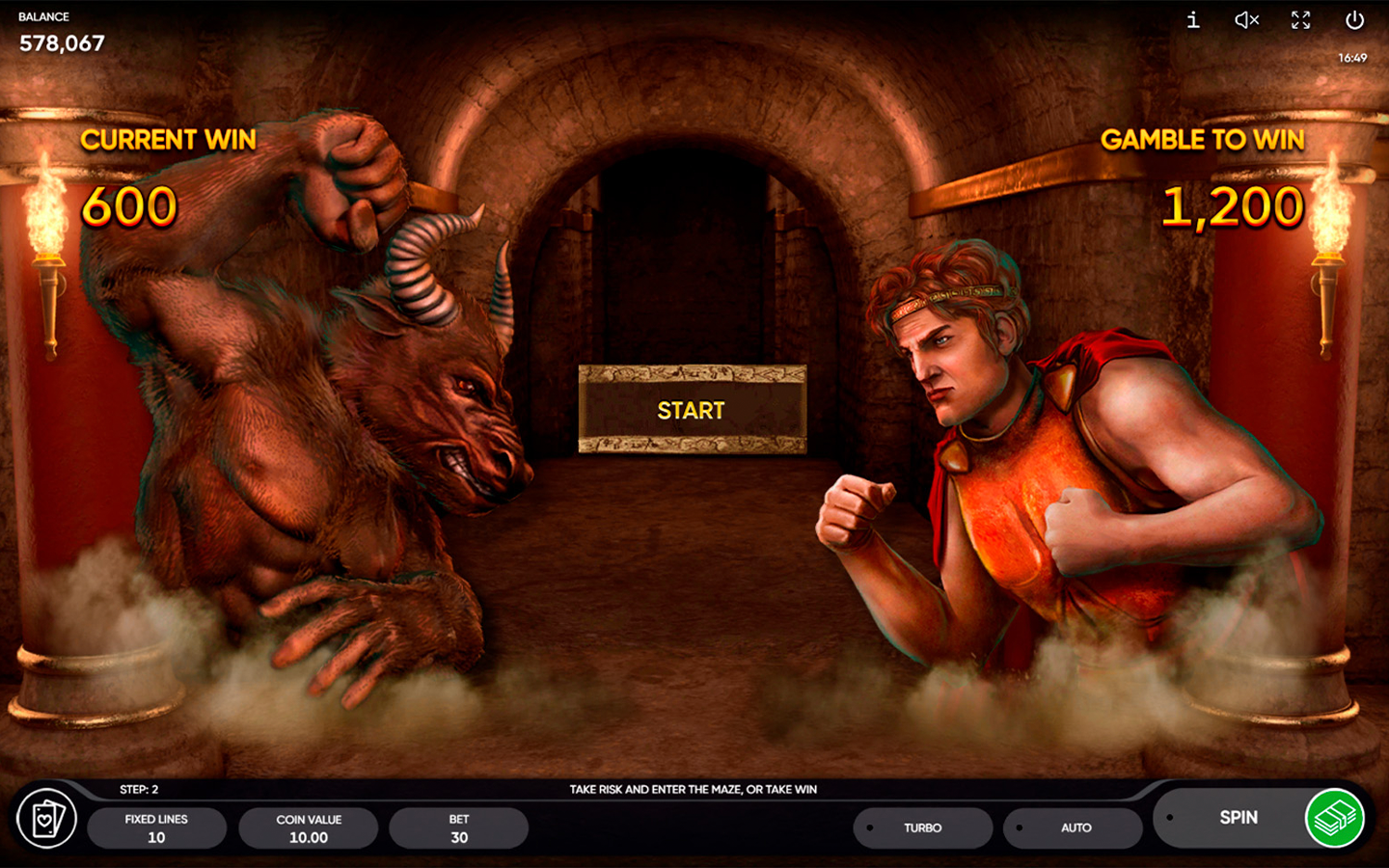Enable Turbo mode
1389x868 pixels.
coord(923,827)
